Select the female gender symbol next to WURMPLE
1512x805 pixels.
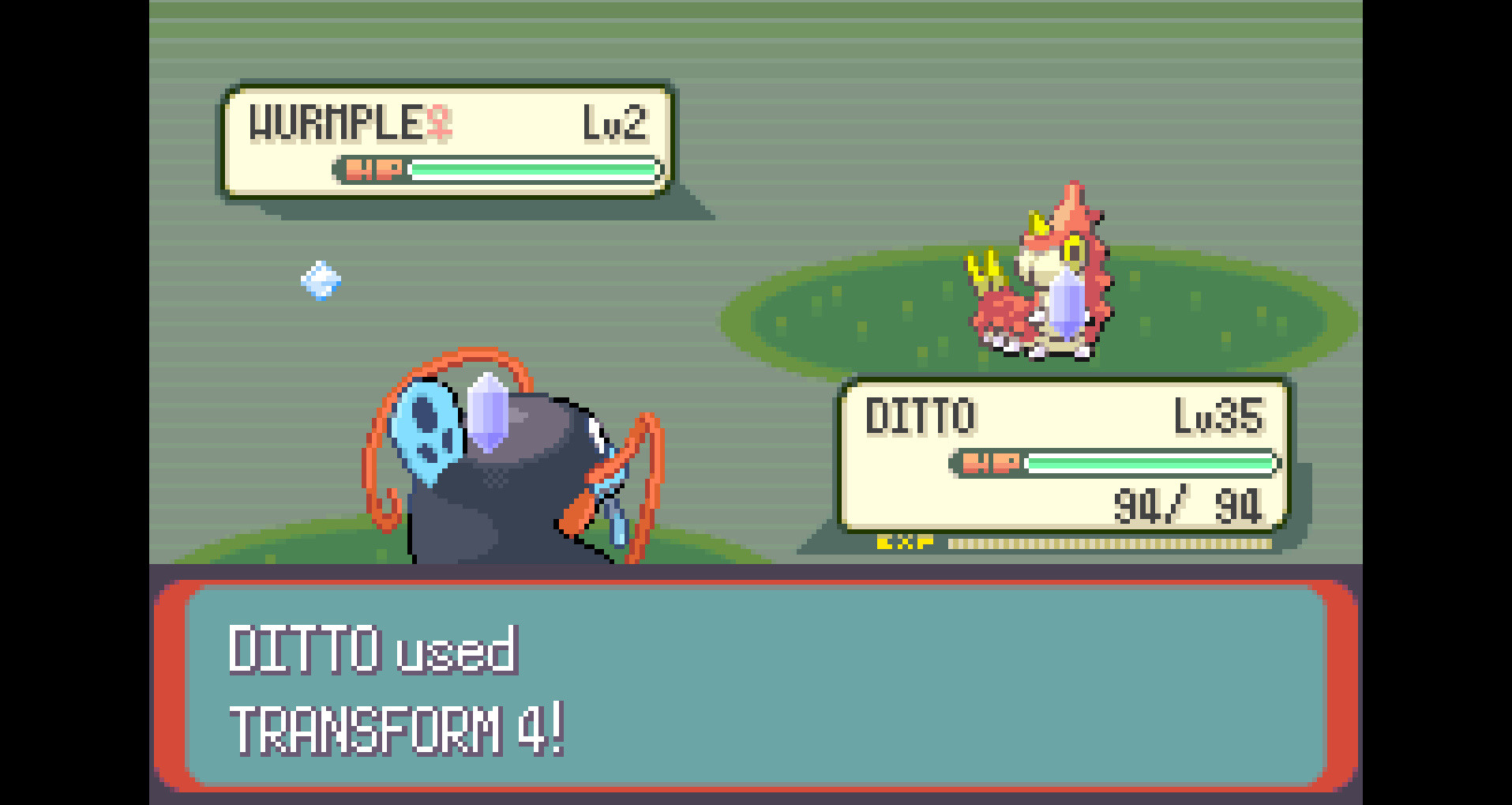tap(438, 121)
